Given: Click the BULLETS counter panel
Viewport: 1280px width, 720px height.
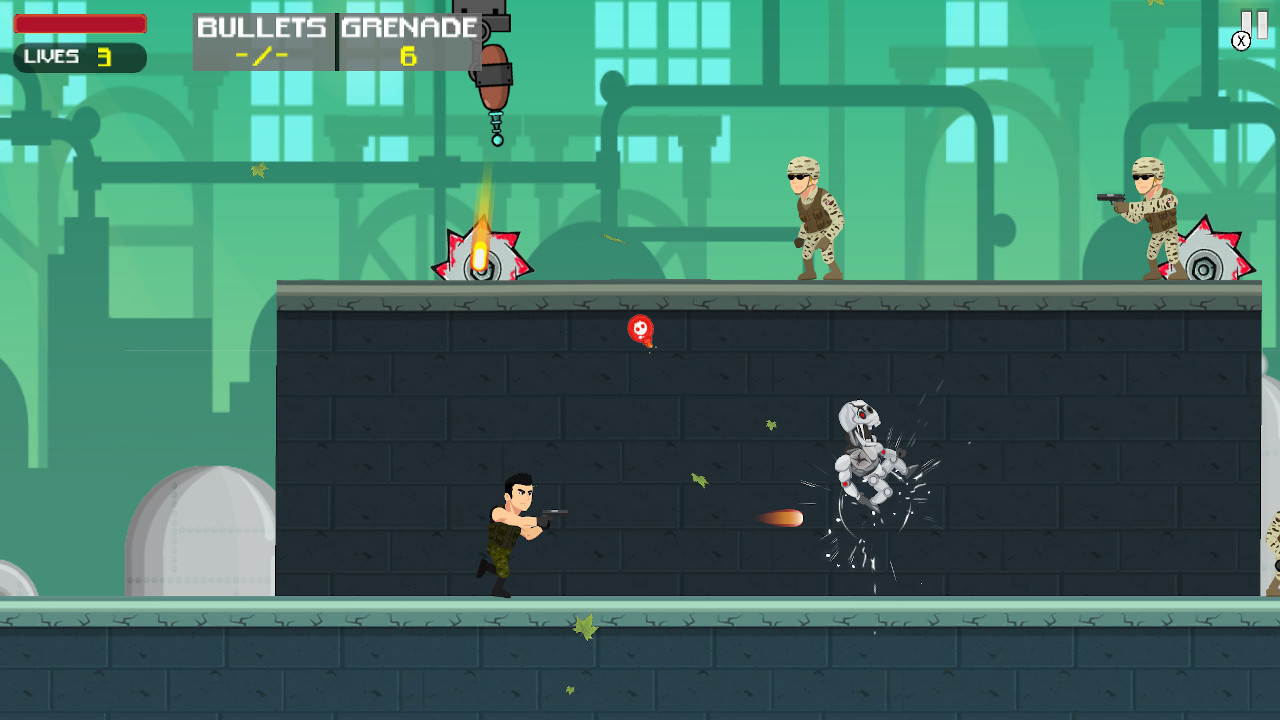Looking at the screenshot, I should point(263,40).
